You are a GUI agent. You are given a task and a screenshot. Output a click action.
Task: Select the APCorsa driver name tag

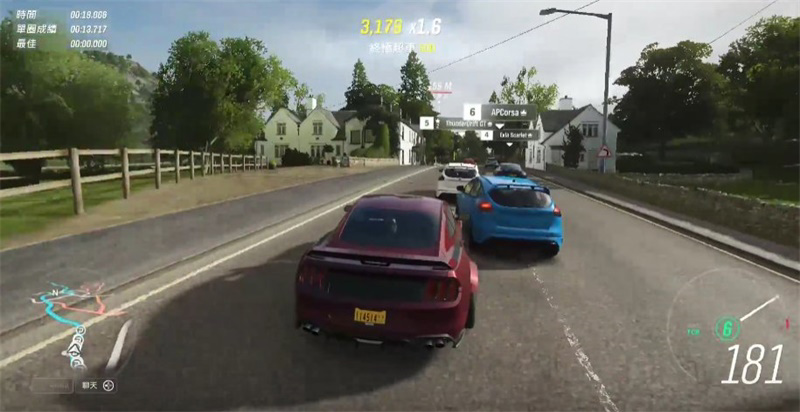(x=508, y=111)
